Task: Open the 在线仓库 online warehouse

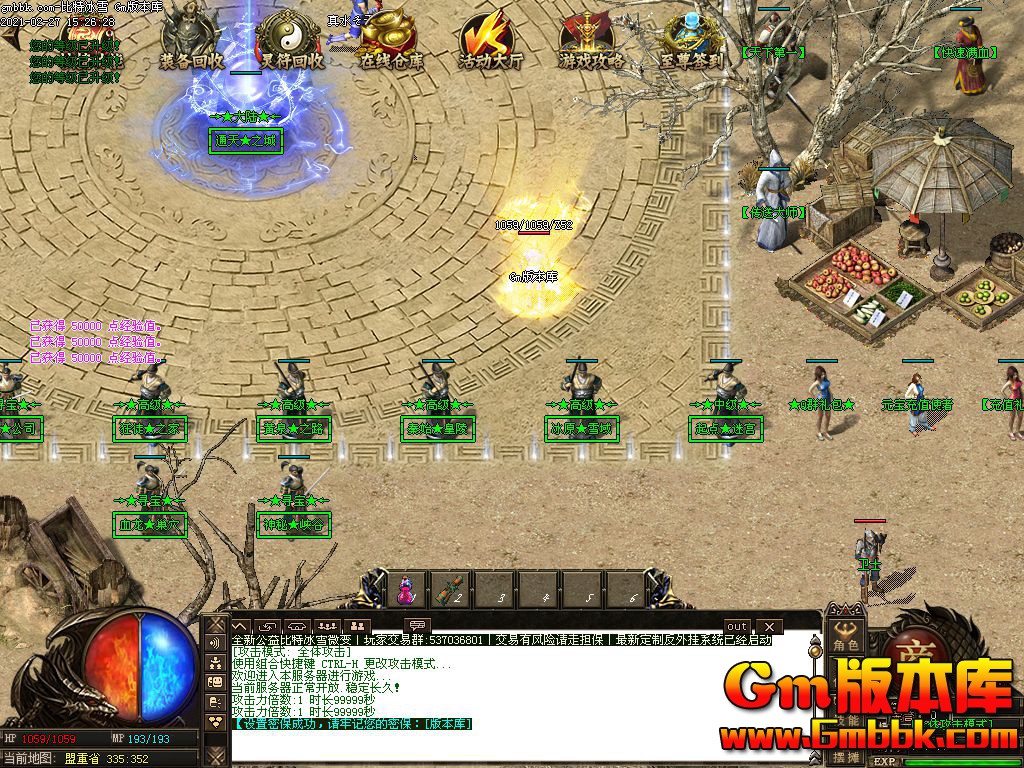Action: [x=390, y=40]
